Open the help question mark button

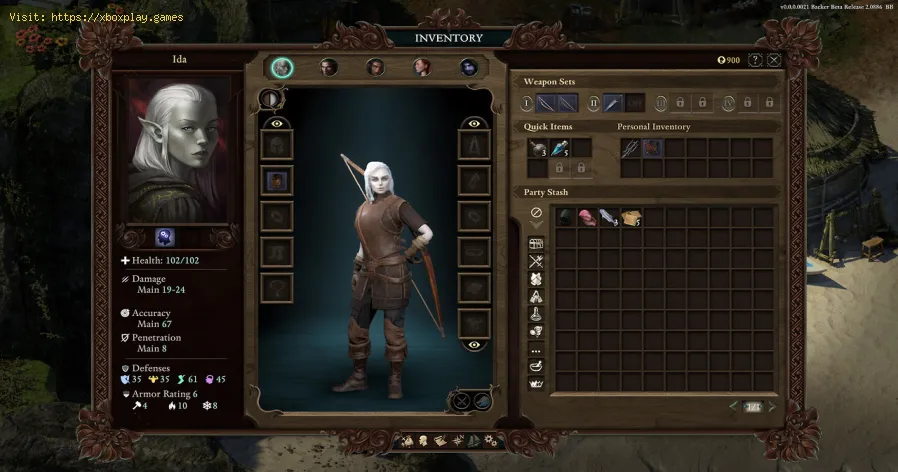coord(755,60)
